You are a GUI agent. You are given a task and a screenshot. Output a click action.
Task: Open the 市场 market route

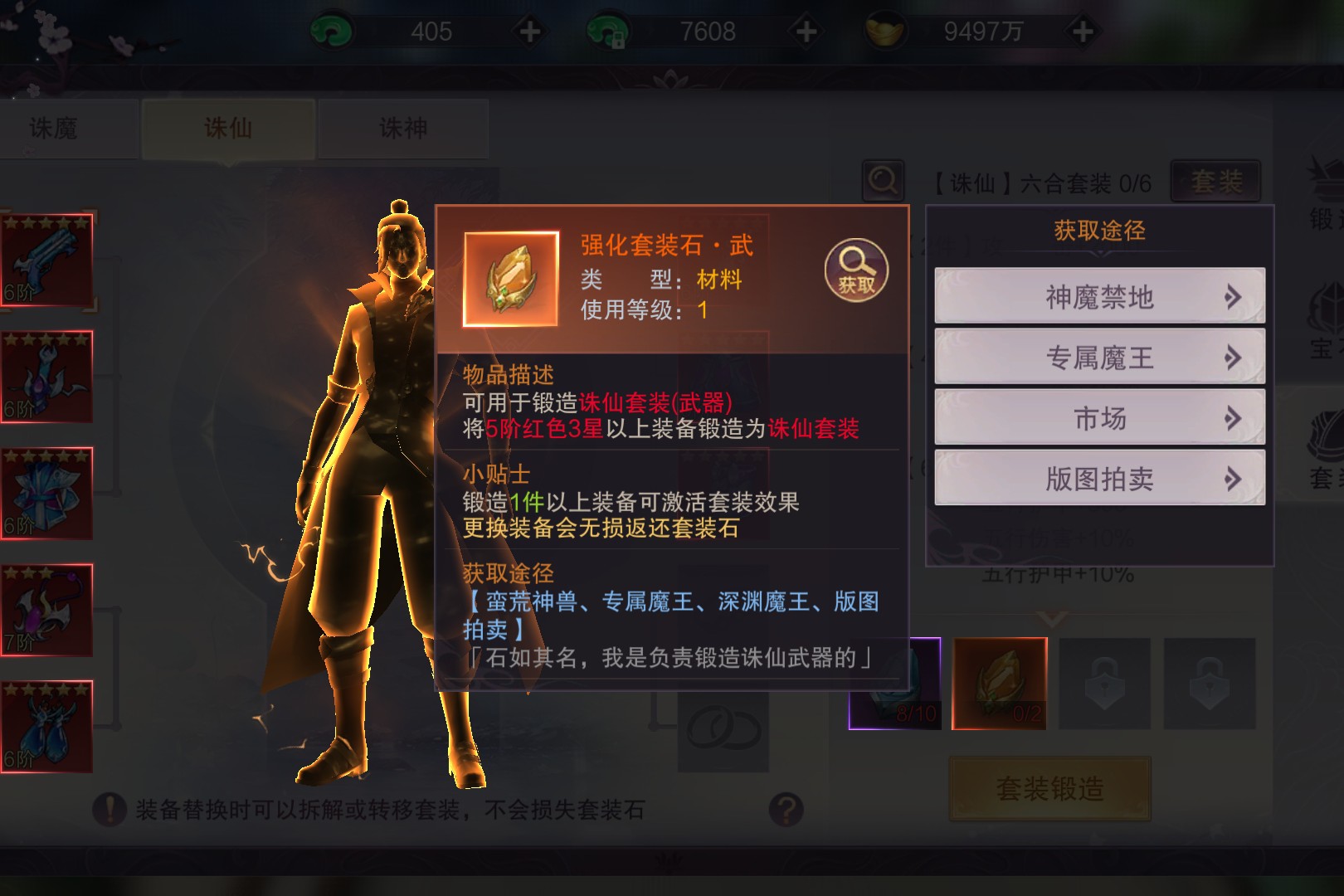[x=1099, y=418]
